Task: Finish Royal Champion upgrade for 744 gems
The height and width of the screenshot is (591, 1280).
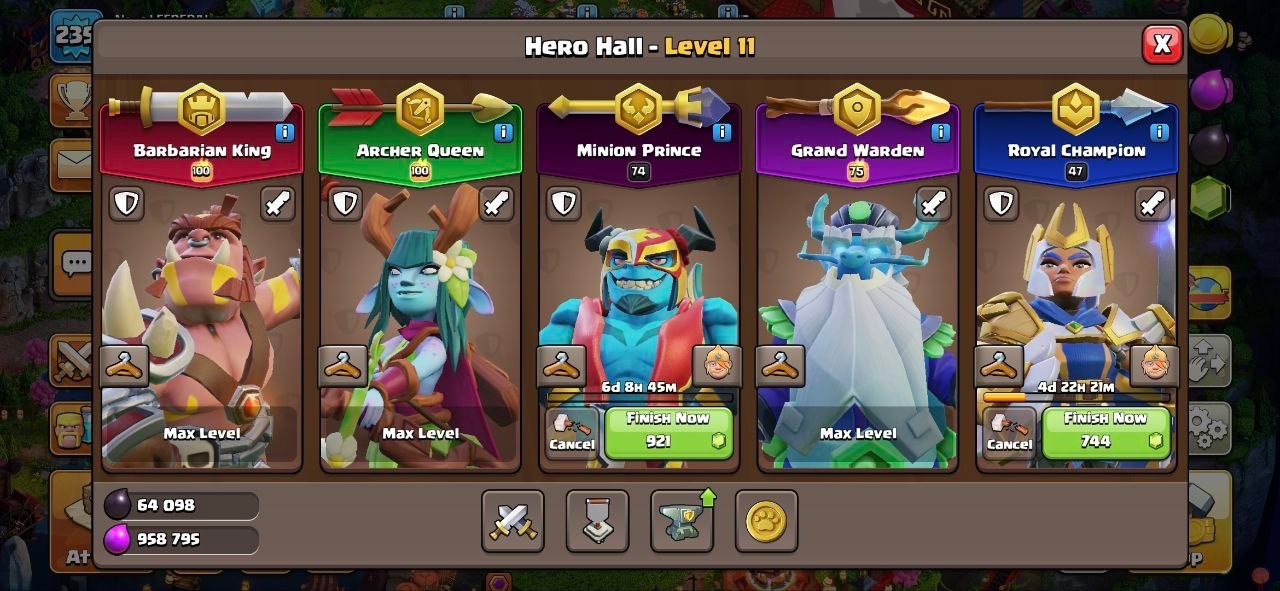Action: [x=1105, y=431]
